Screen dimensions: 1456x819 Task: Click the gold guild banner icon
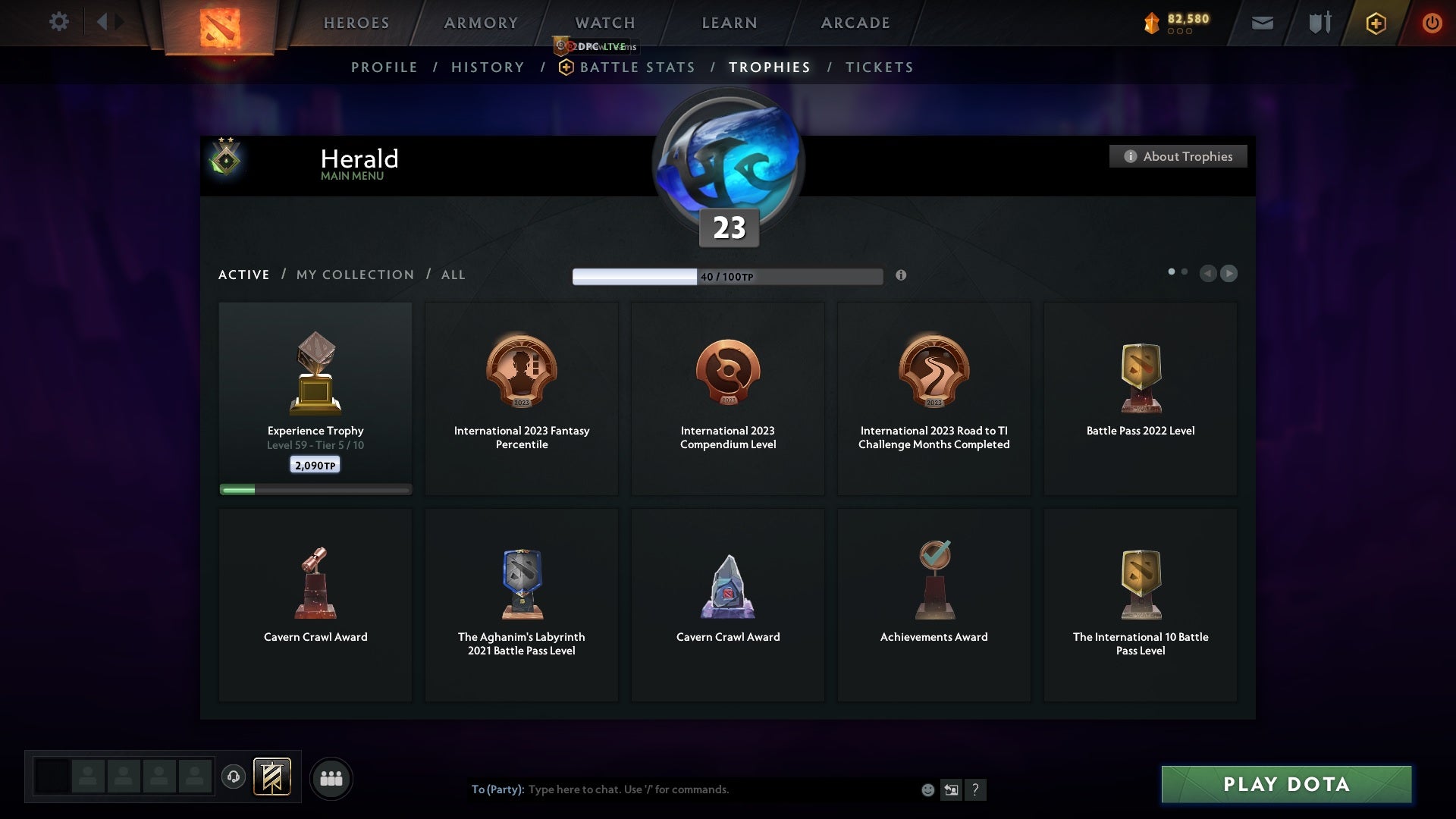[273, 777]
